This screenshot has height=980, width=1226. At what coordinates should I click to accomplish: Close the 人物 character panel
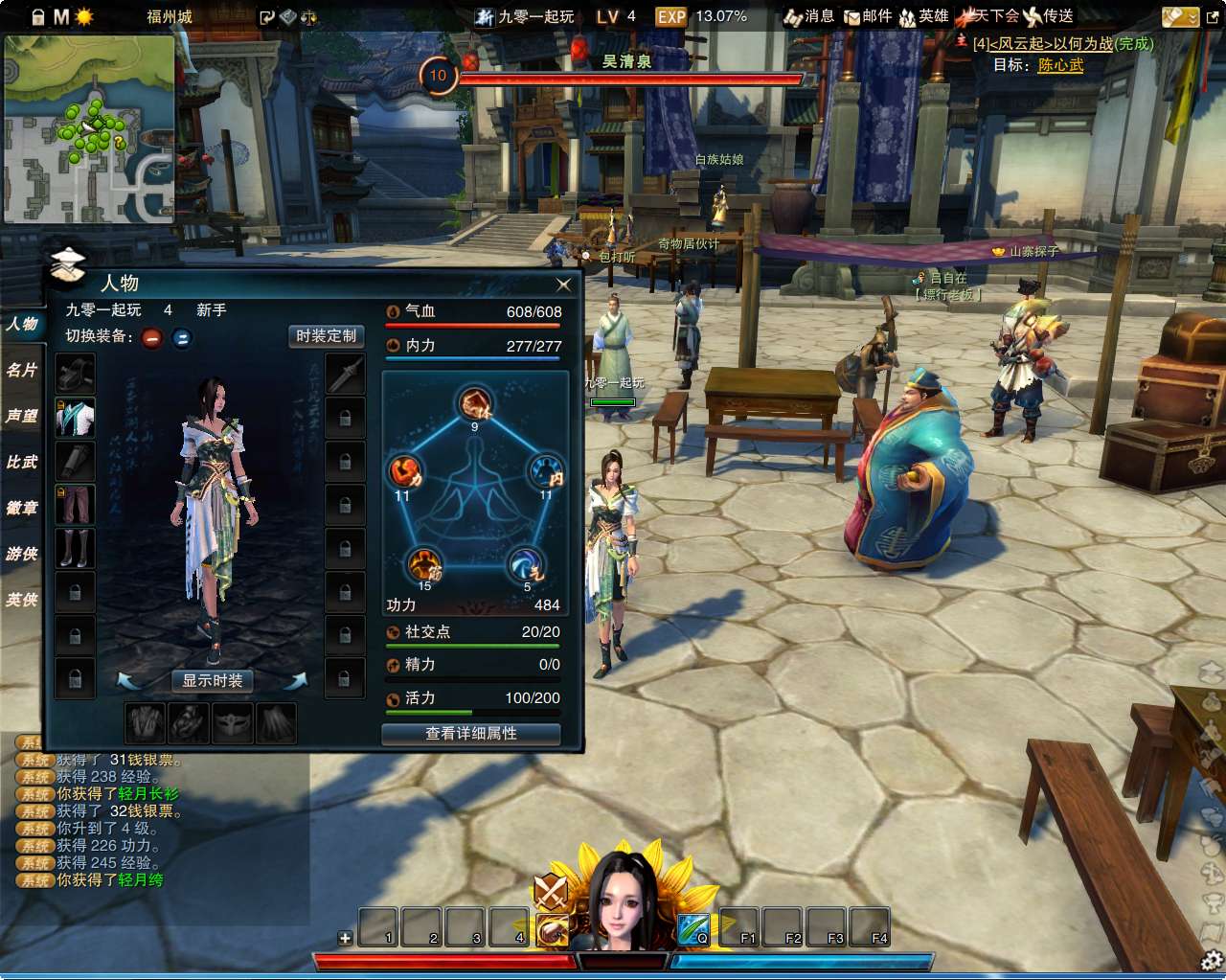(563, 285)
